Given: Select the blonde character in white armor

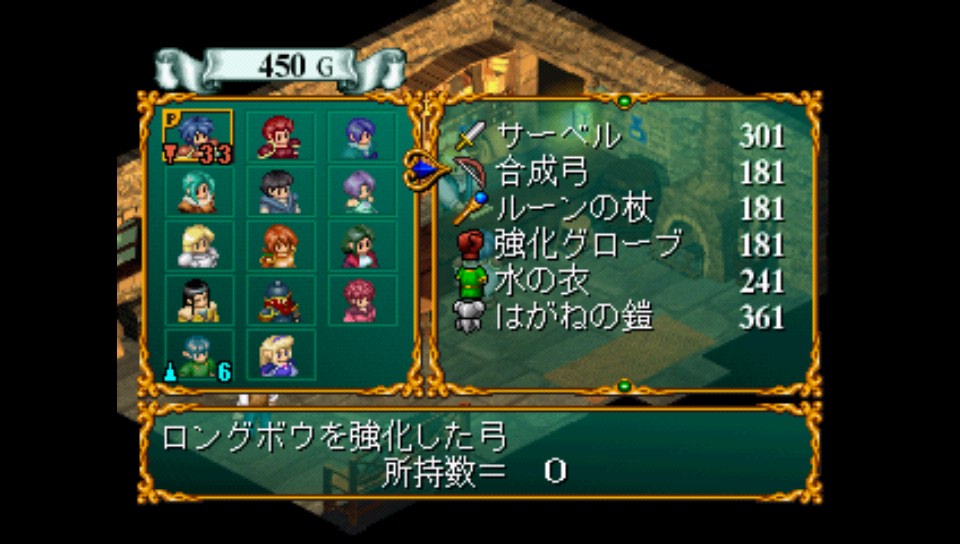Looking at the screenshot, I should (196, 246).
